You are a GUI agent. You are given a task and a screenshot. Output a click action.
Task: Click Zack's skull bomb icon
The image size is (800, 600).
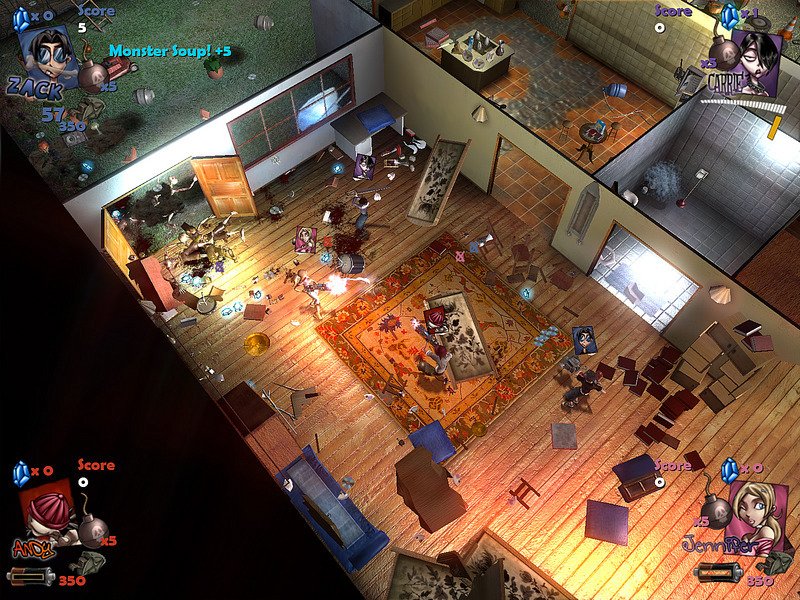[x=92, y=76]
